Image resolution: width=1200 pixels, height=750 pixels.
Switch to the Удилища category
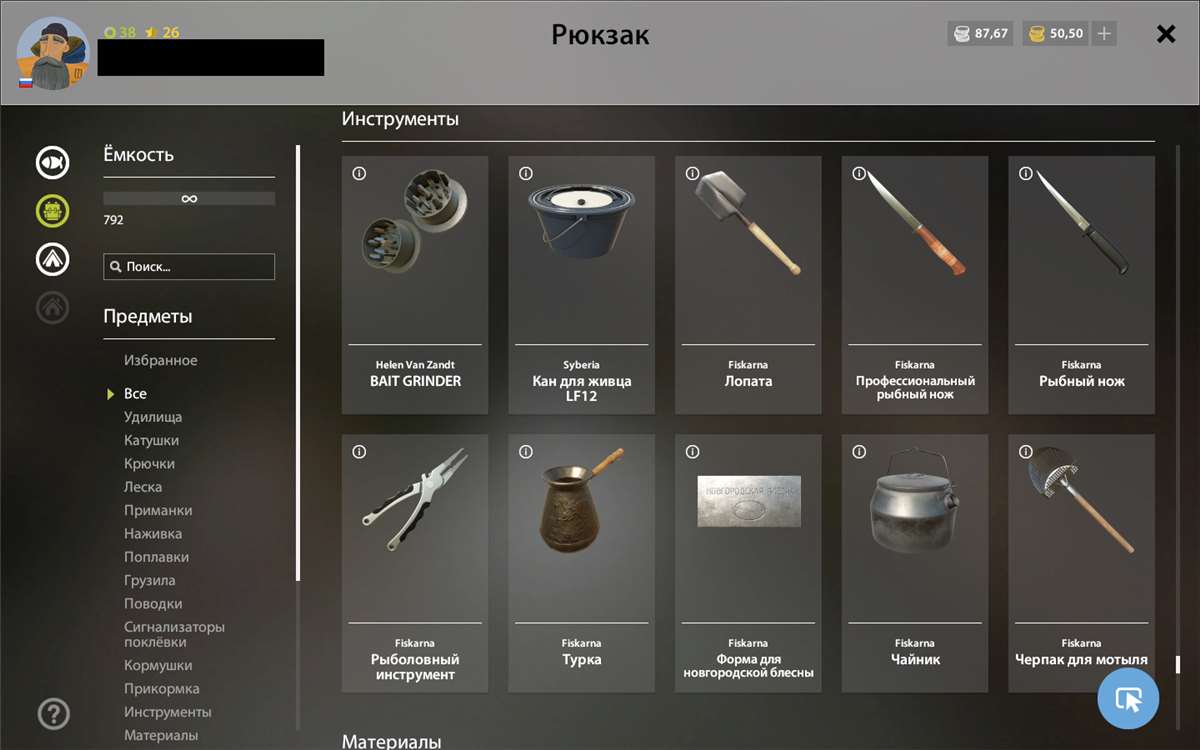pyautogui.click(x=153, y=417)
